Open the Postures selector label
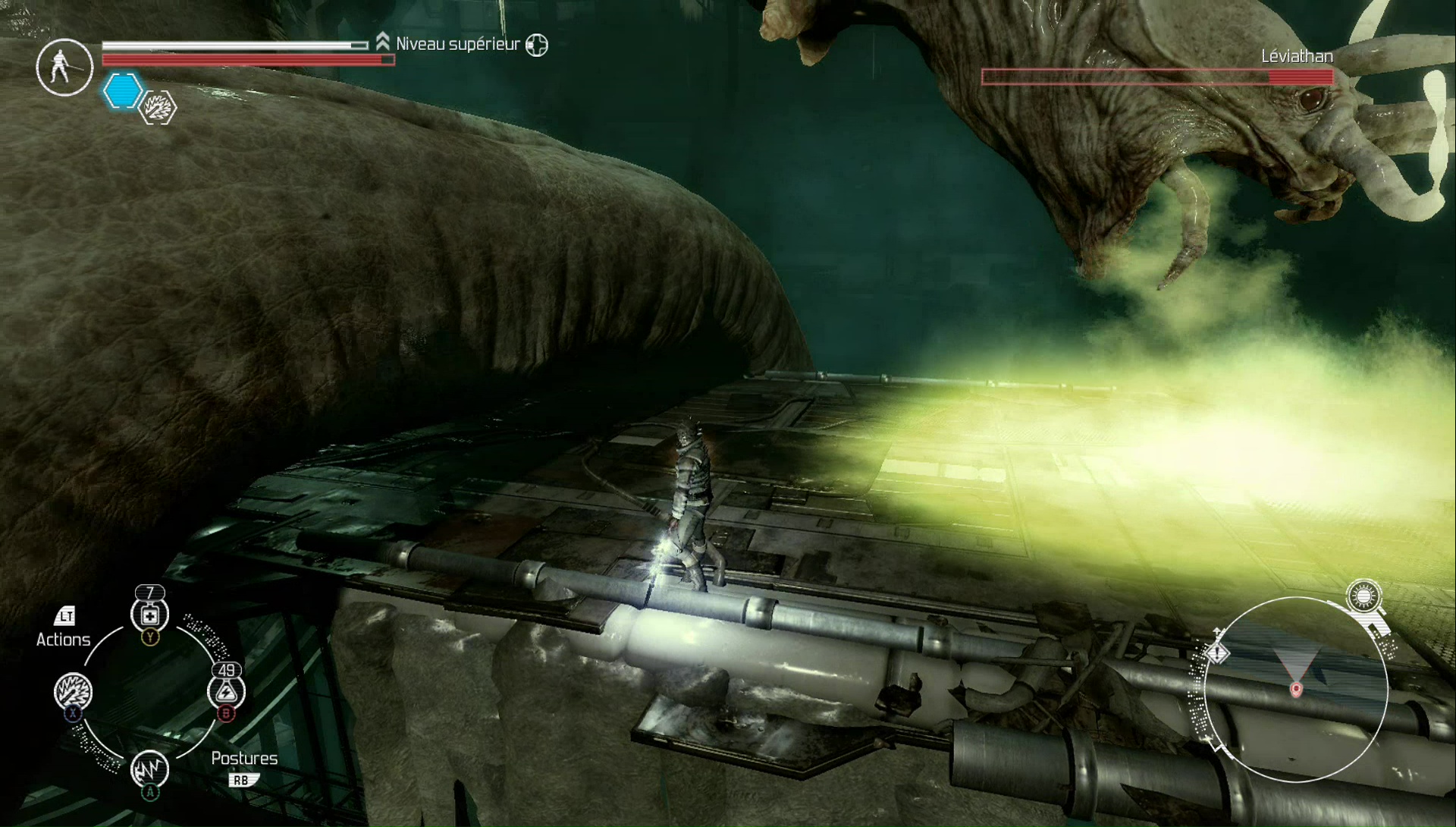 click(244, 758)
